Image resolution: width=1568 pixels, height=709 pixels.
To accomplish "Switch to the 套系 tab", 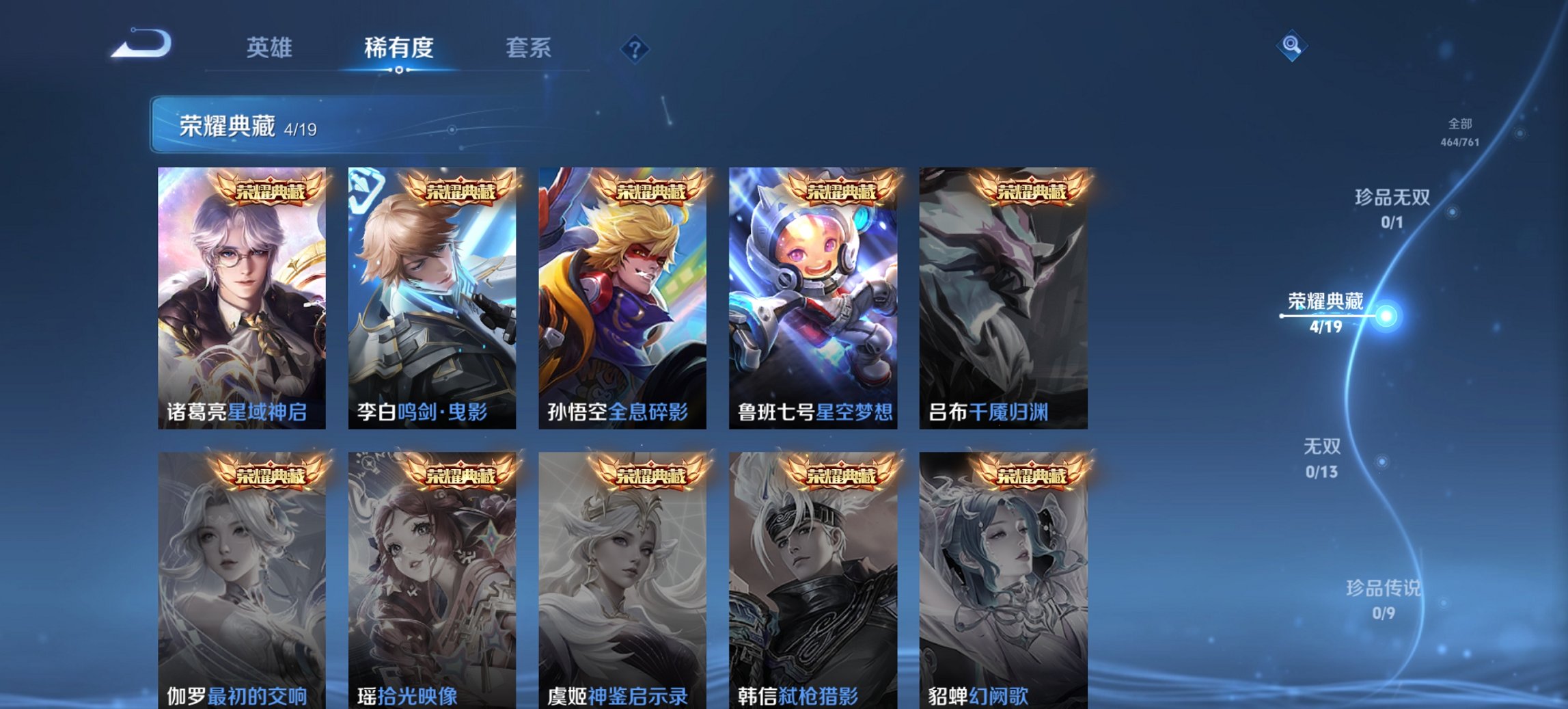I will tap(528, 48).
